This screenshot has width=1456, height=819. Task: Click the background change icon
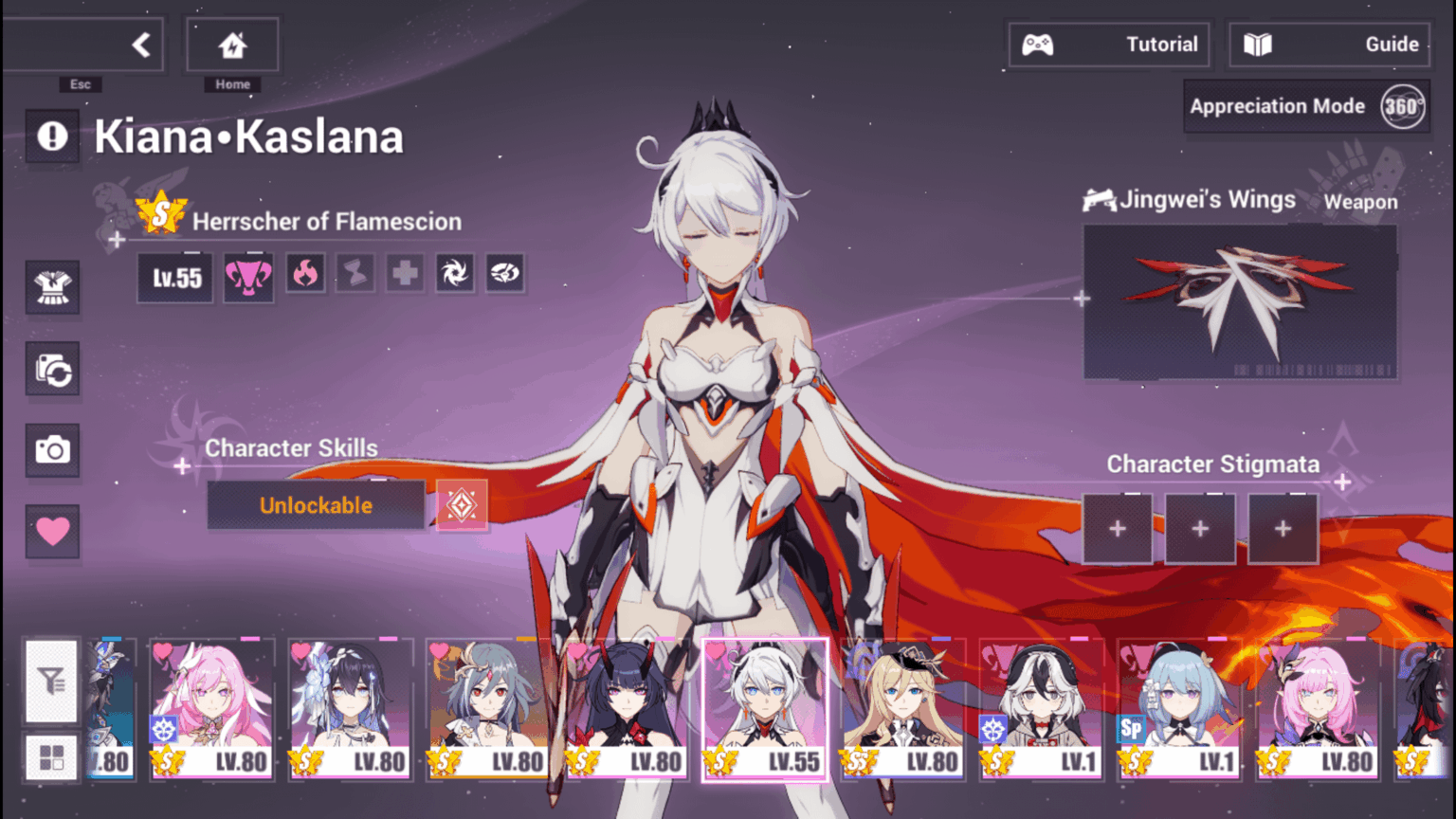52,370
